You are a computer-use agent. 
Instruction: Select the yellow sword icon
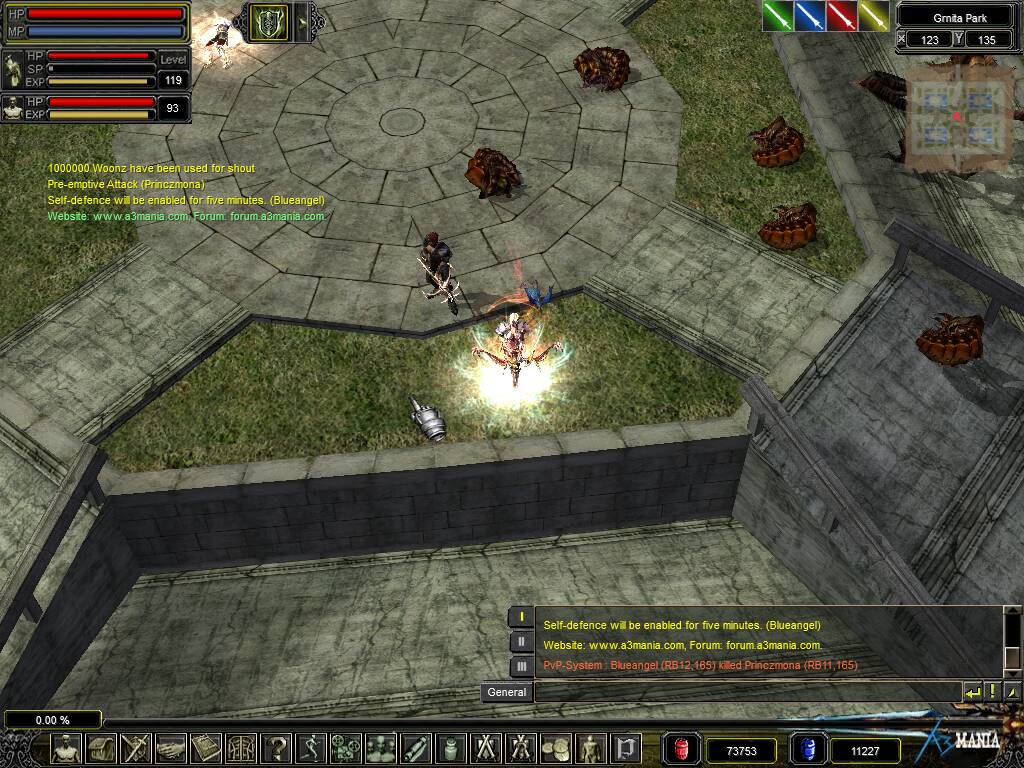874,16
